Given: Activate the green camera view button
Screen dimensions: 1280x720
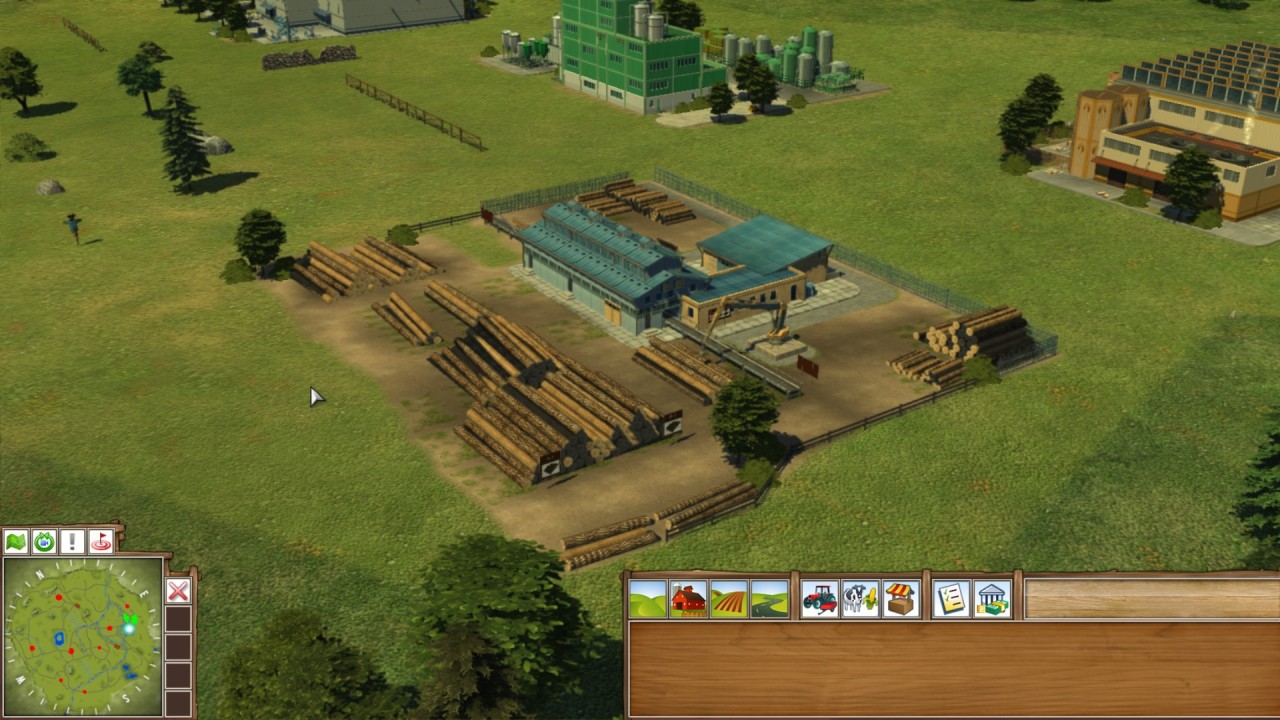Looking at the screenshot, I should click(x=44, y=542).
